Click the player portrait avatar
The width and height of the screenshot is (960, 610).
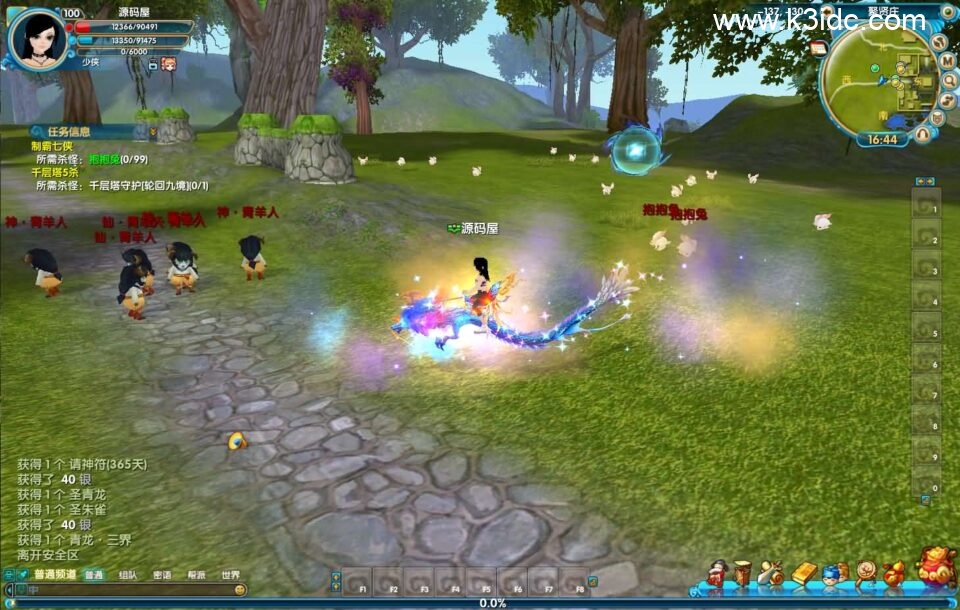(39, 38)
